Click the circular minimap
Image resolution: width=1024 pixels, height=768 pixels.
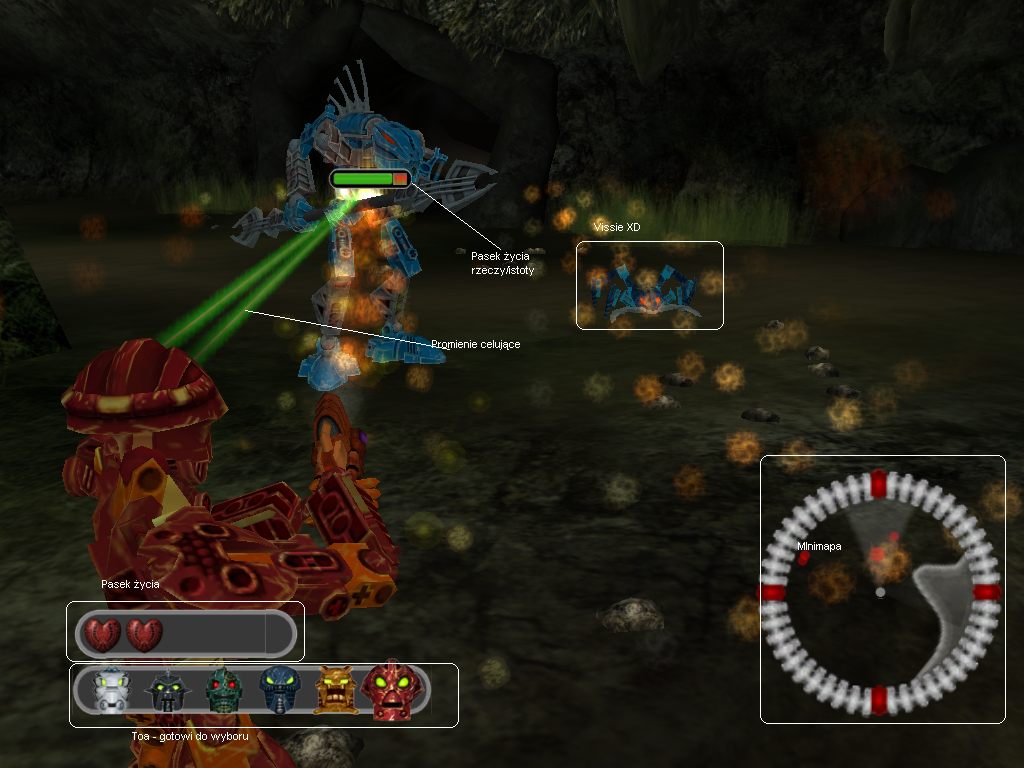click(880, 592)
